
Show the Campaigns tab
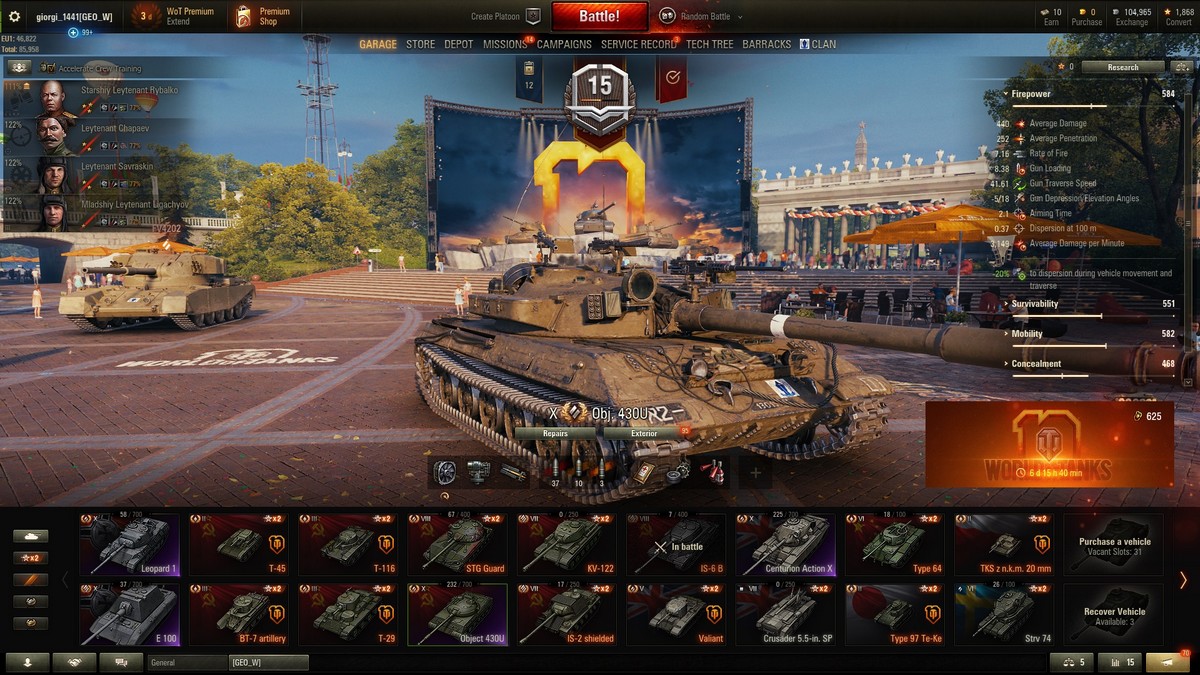tap(564, 44)
